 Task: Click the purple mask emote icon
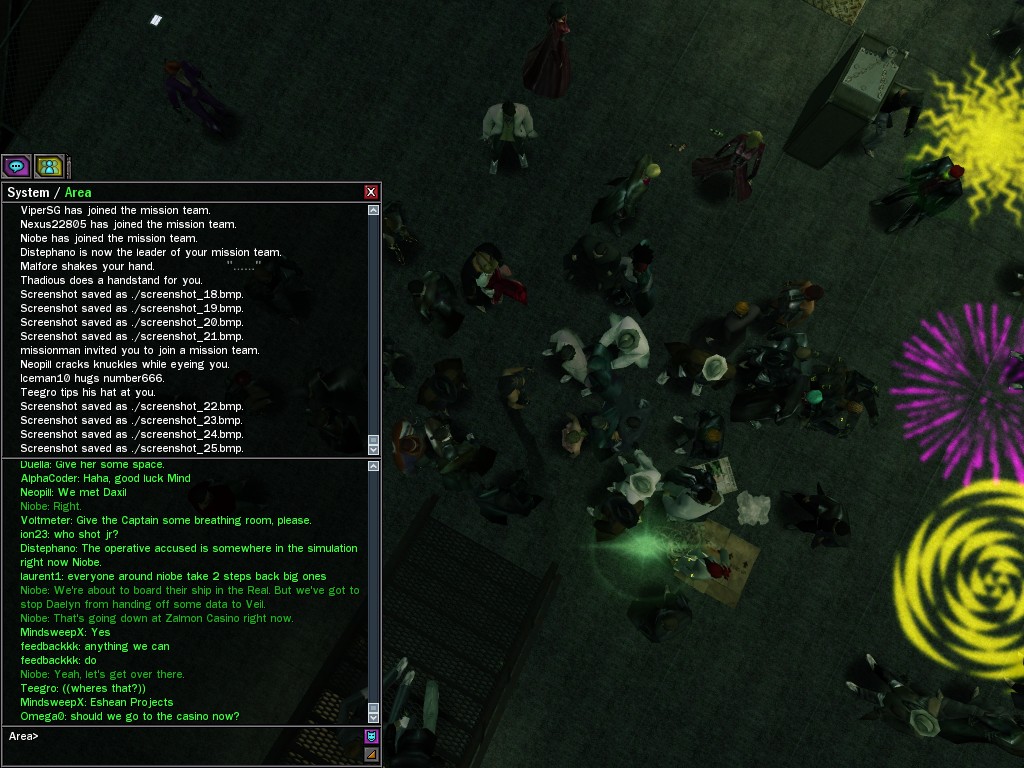[371, 737]
